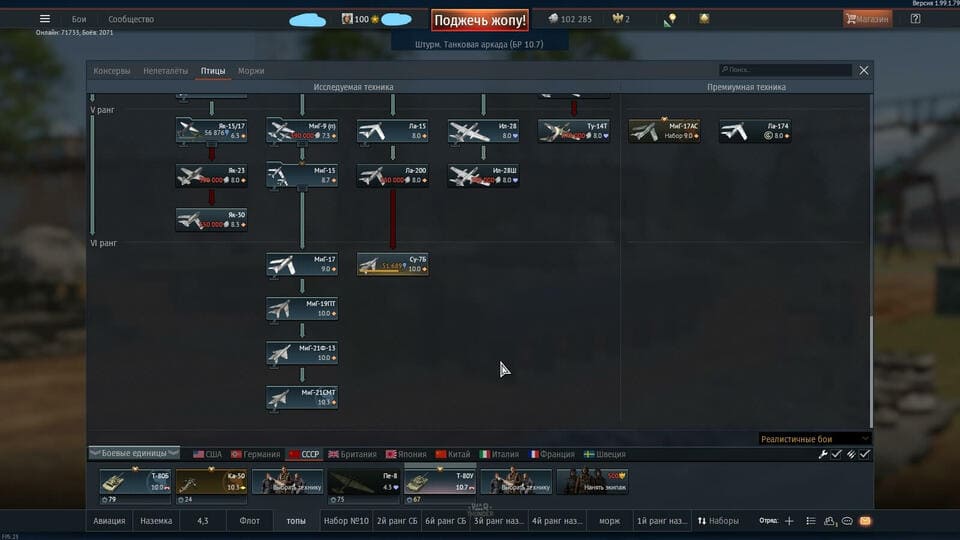Select the МиГ-17 aircraft in the tree
960x540 pixels.
[302, 265]
